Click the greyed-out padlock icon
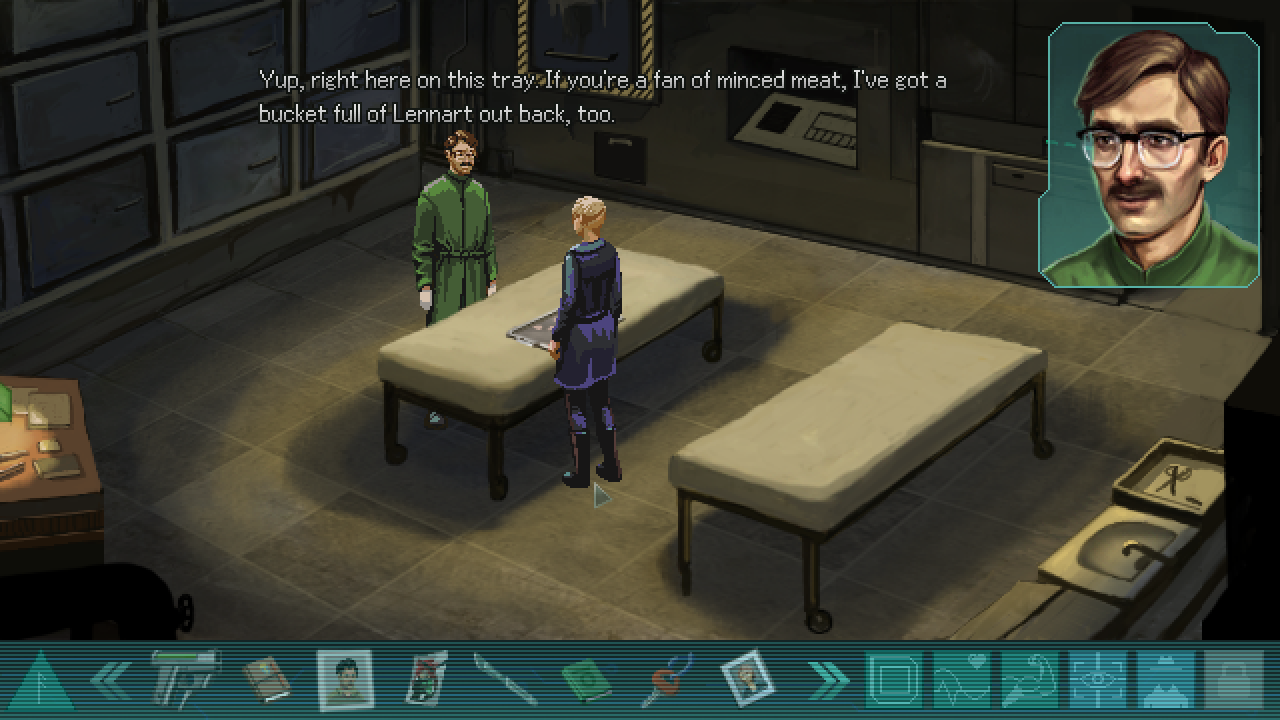 pyautogui.click(x=1234, y=680)
